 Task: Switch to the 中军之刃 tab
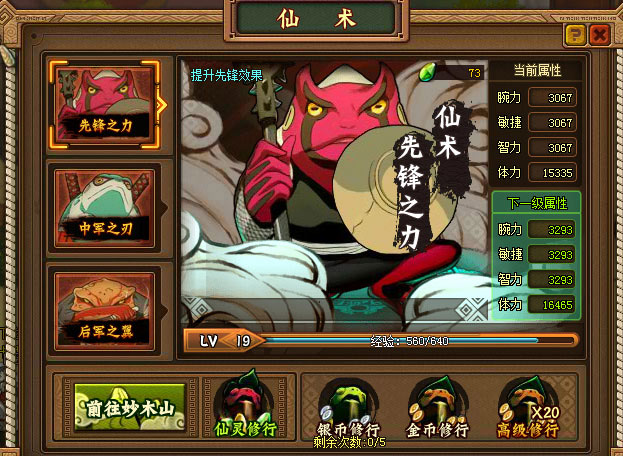coord(105,204)
